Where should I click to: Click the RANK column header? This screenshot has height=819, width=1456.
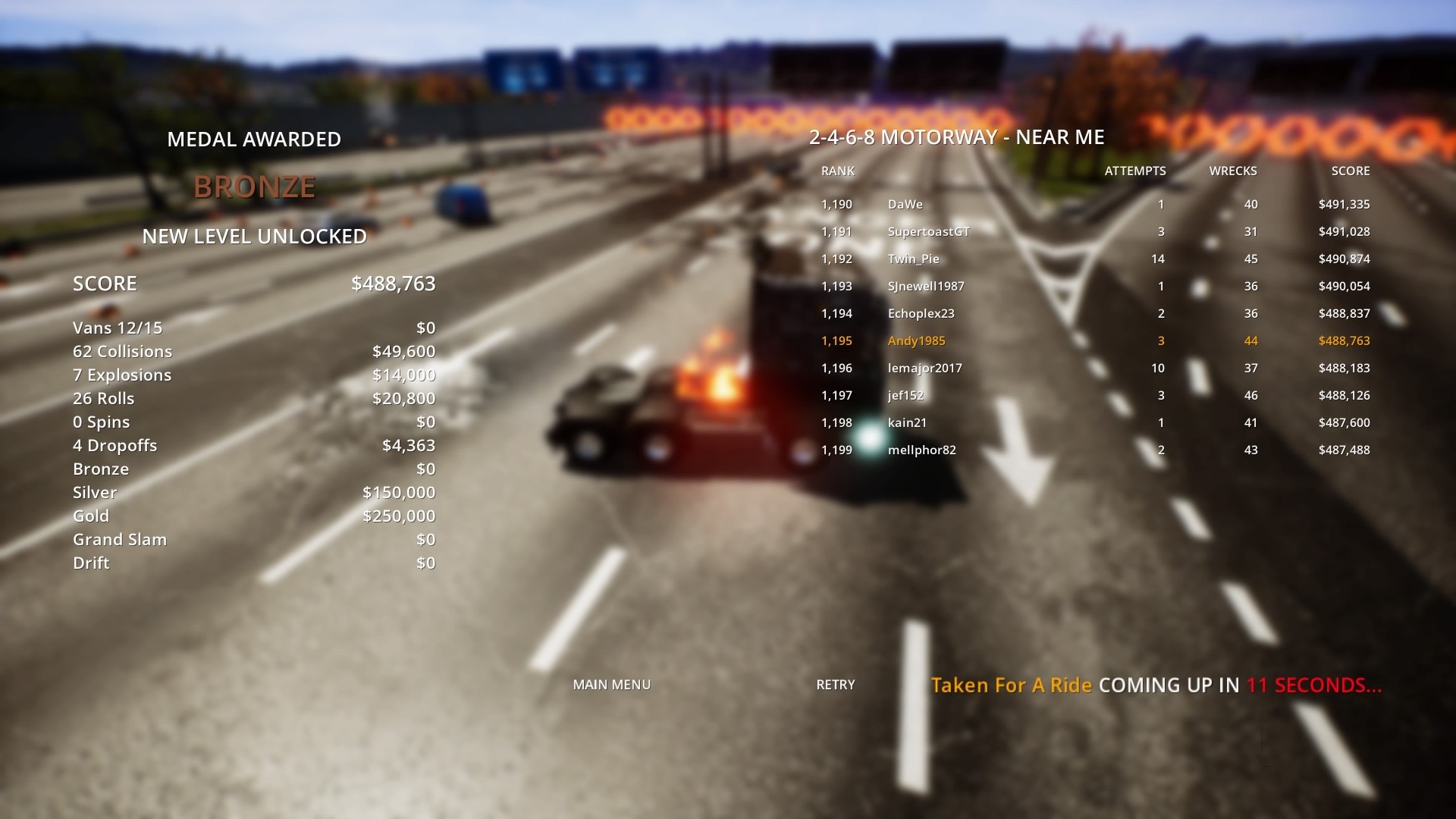point(836,171)
